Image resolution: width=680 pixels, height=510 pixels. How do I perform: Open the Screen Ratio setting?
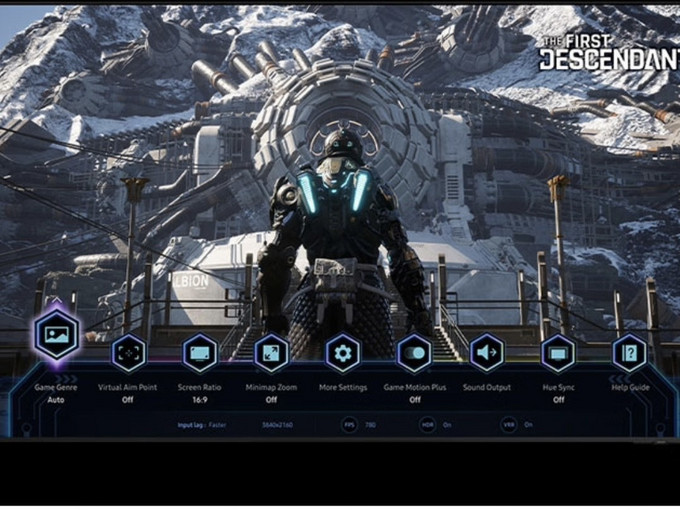tap(200, 353)
